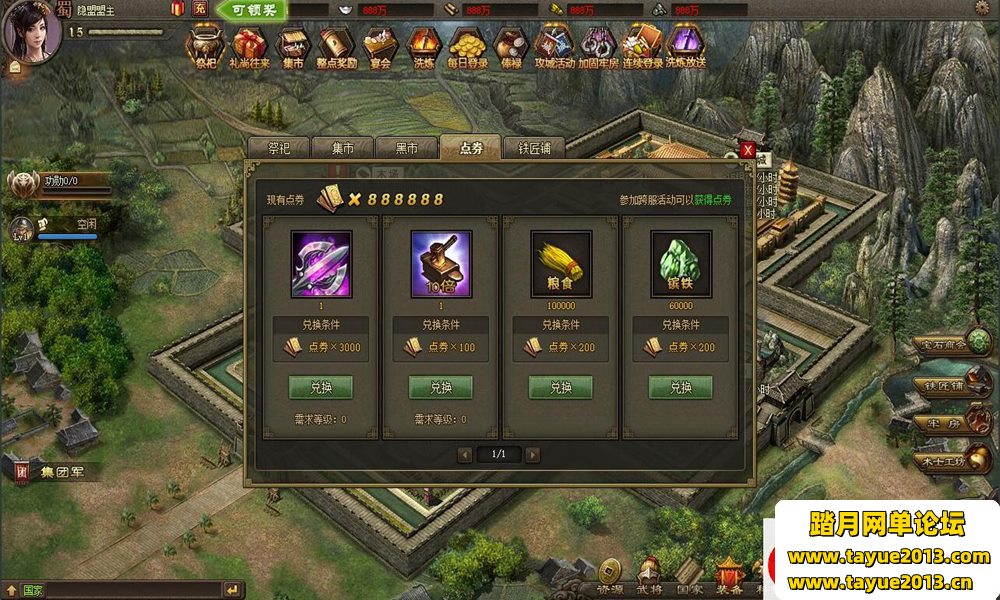Select the 祭祀 tab
Image resolution: width=1000 pixels, height=600 pixels.
click(279, 148)
